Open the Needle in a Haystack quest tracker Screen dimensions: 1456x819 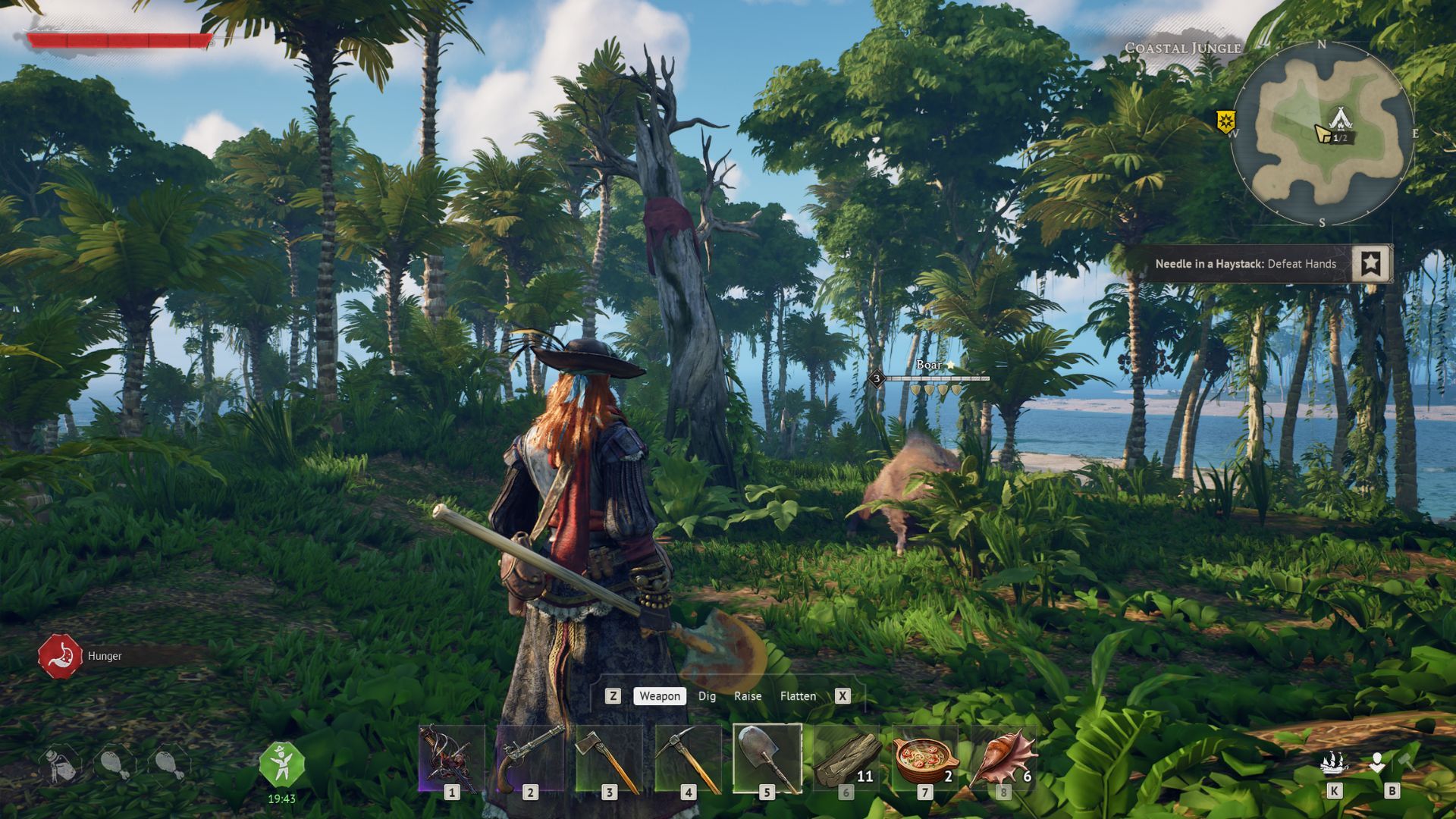pos(1245,264)
